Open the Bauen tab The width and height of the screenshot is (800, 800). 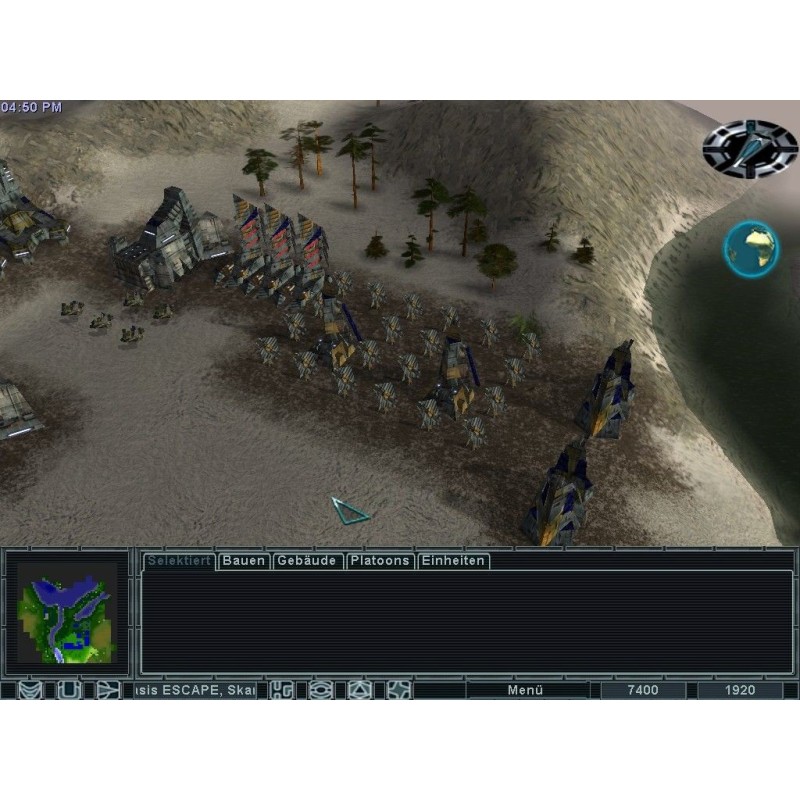click(244, 561)
